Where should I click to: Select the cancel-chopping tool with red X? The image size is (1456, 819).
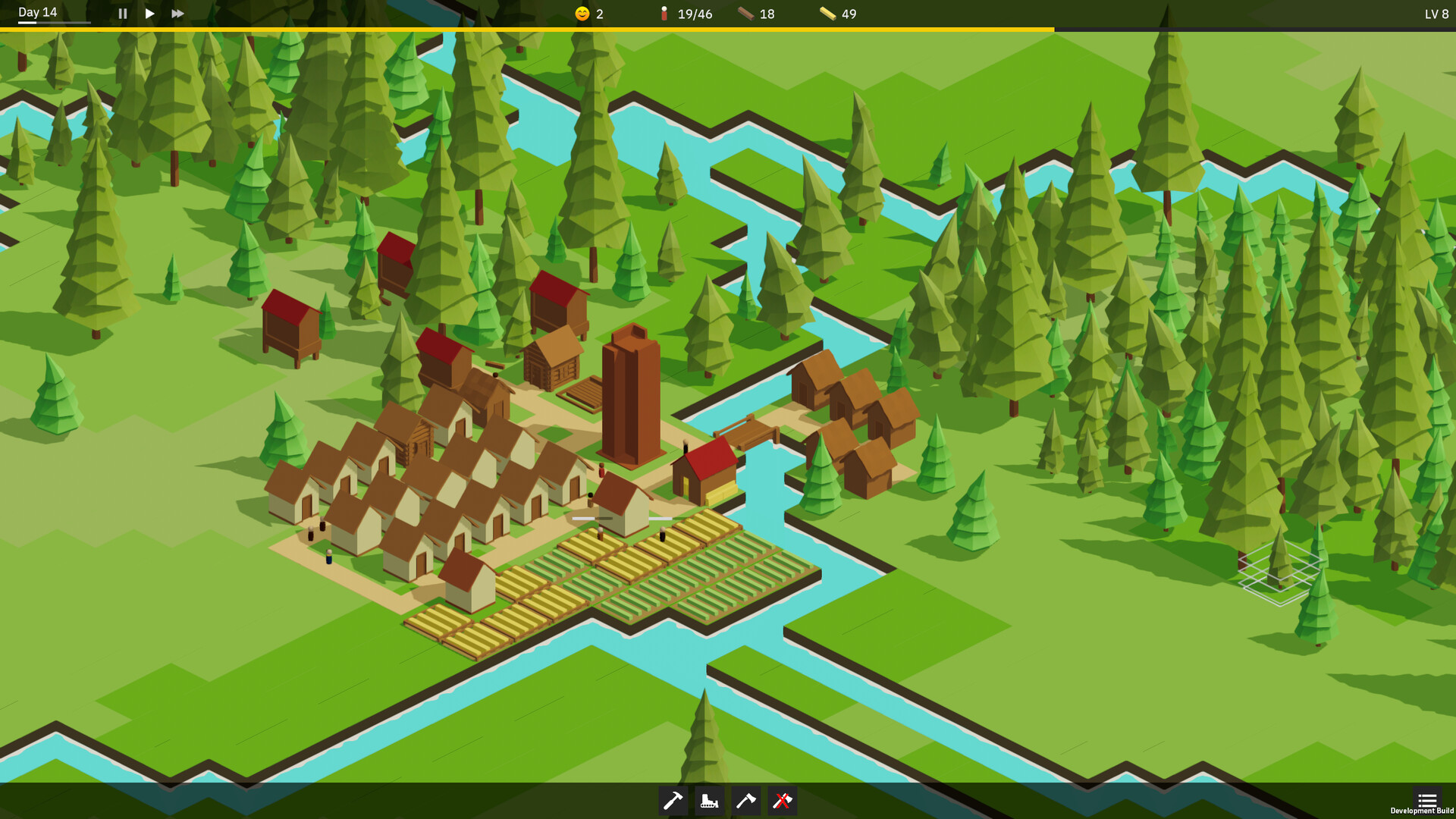[x=782, y=800]
